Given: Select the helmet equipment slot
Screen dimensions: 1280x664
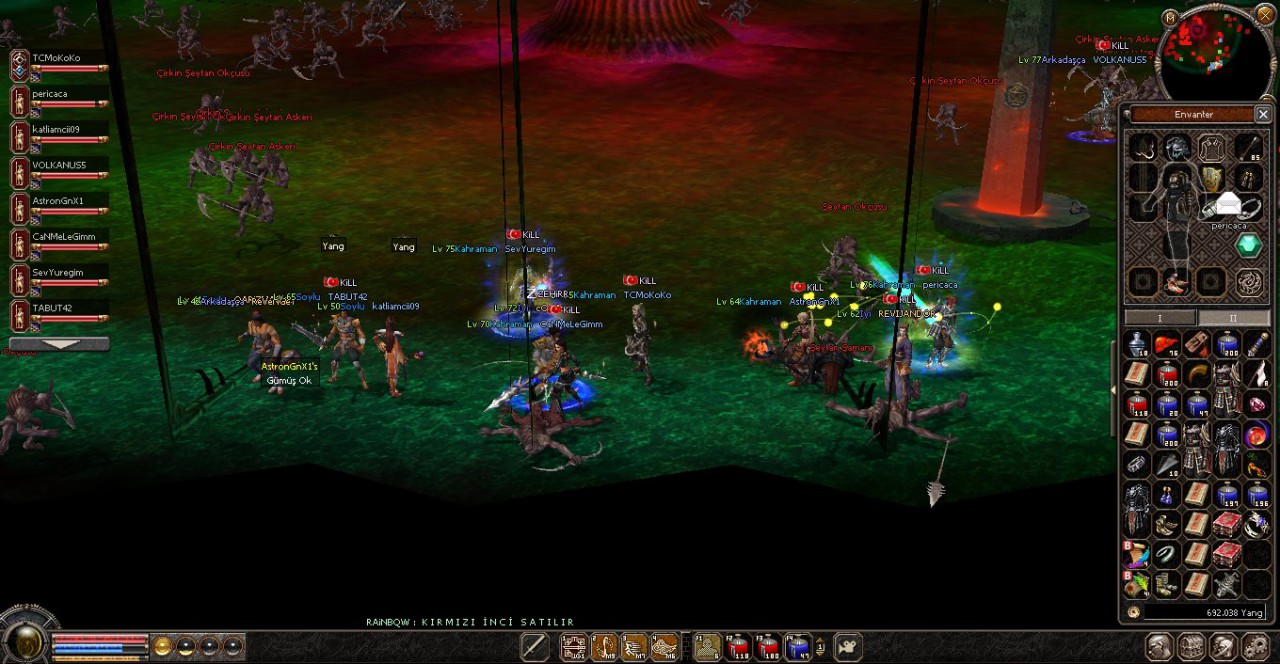Looking at the screenshot, I should point(1177,148).
